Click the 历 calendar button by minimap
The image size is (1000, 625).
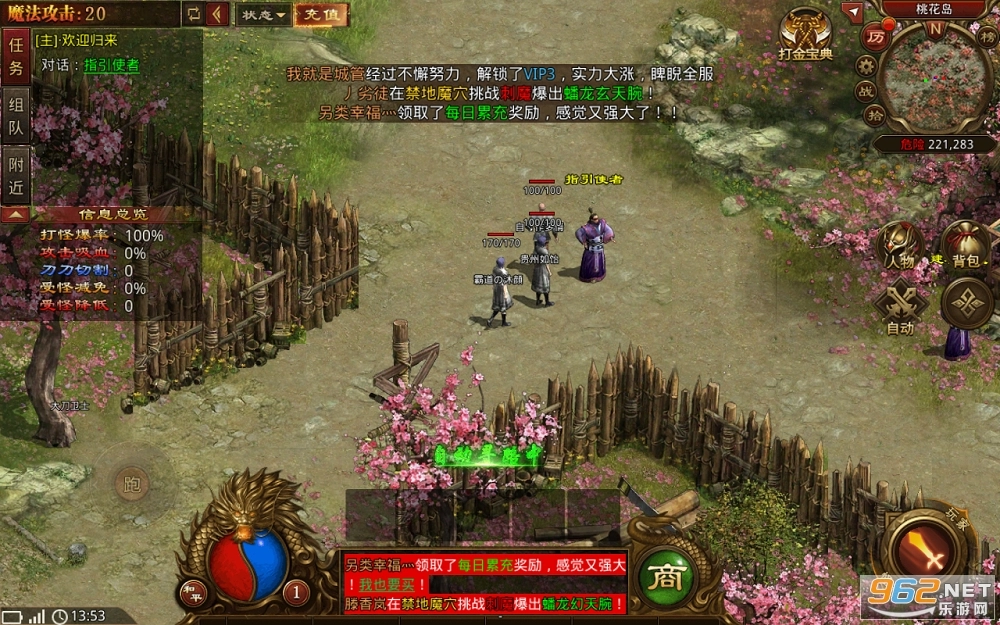click(875, 38)
